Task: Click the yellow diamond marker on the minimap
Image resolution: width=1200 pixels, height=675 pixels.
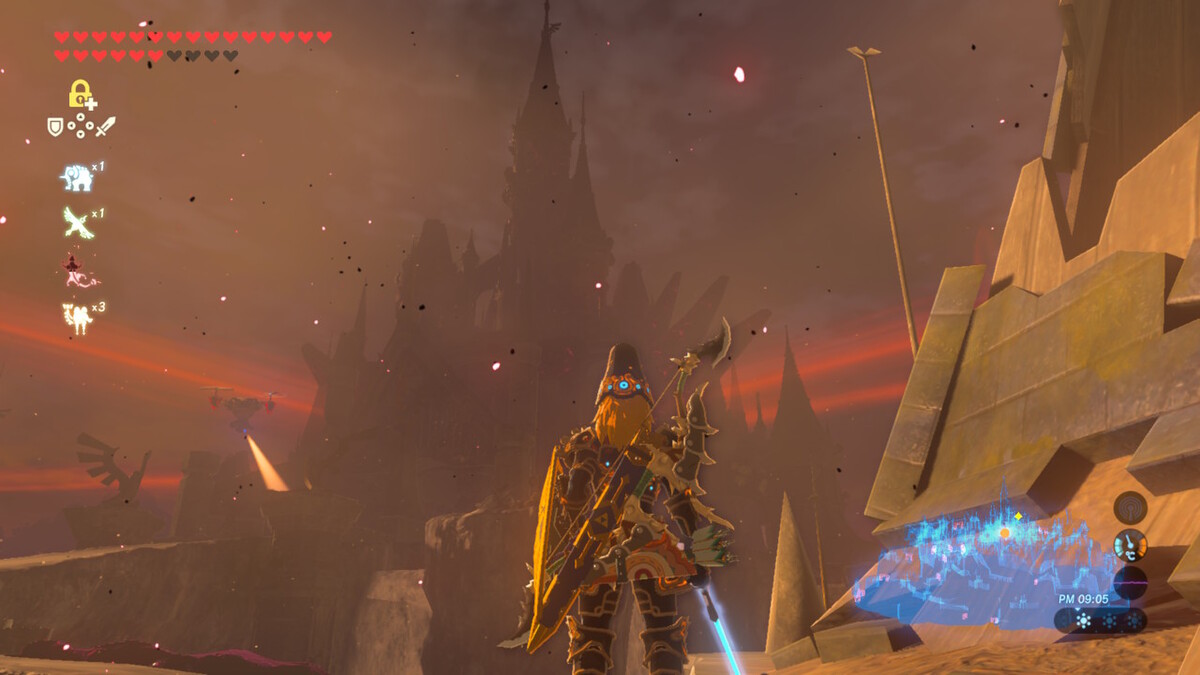Action: point(1018,516)
